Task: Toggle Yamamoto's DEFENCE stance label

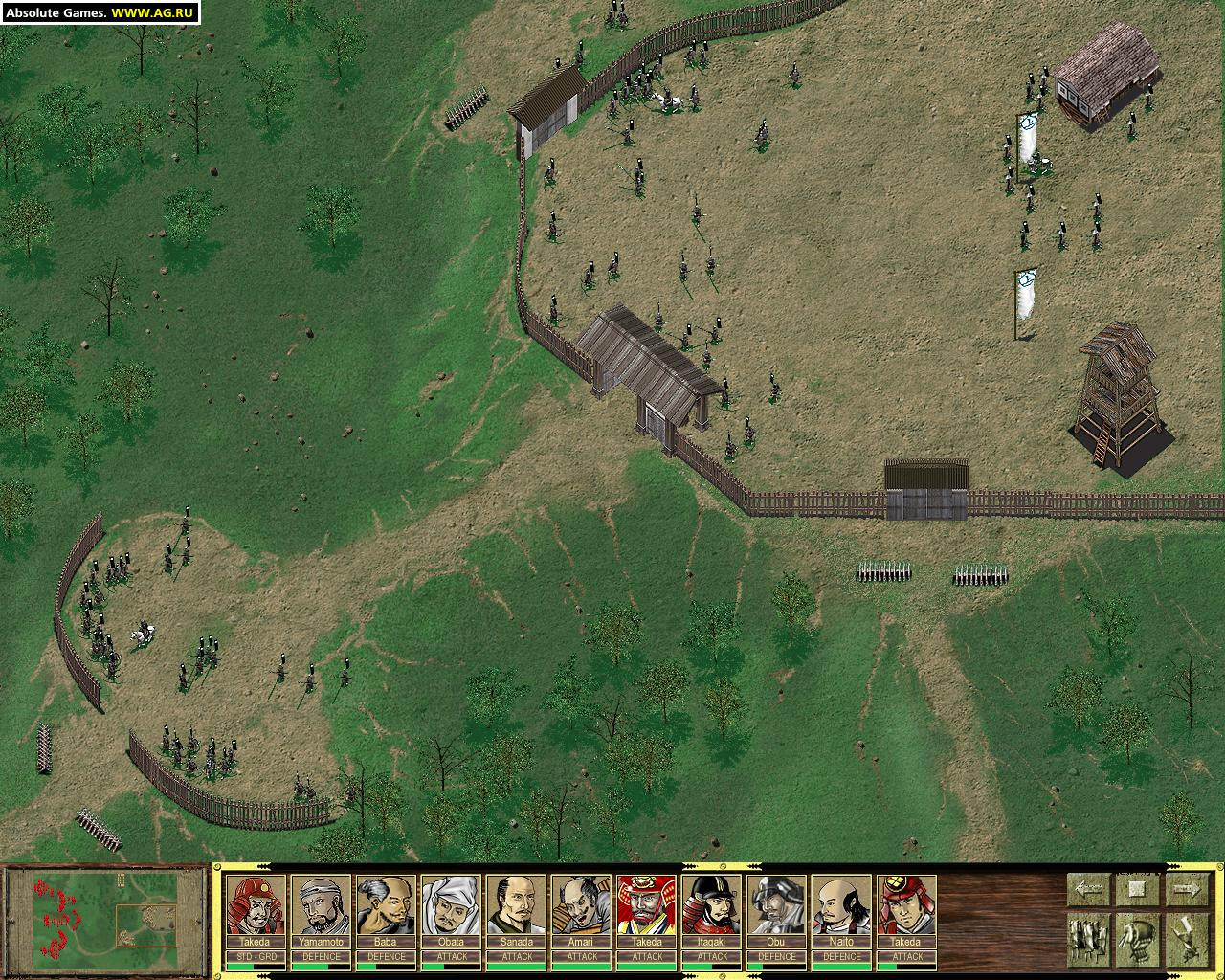Action: pos(322,956)
